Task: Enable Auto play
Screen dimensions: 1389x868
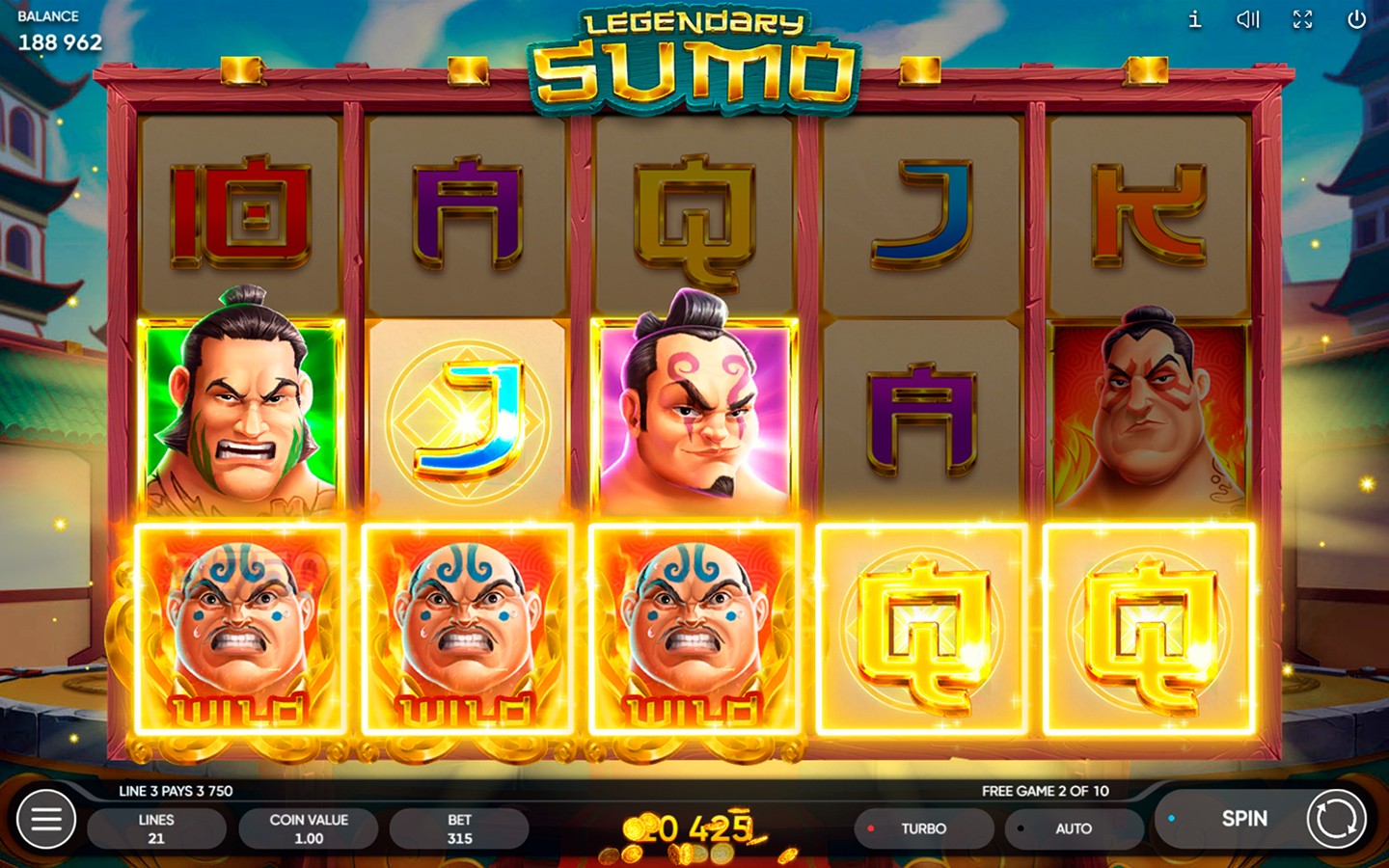Action: point(1074,827)
